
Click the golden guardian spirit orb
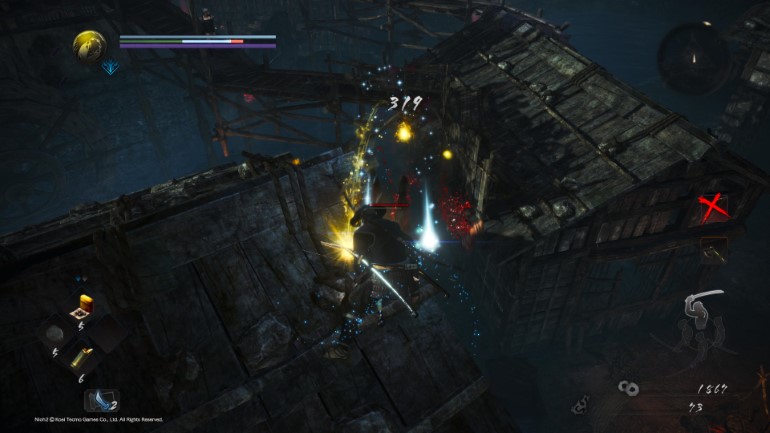pyautogui.click(x=90, y=44)
